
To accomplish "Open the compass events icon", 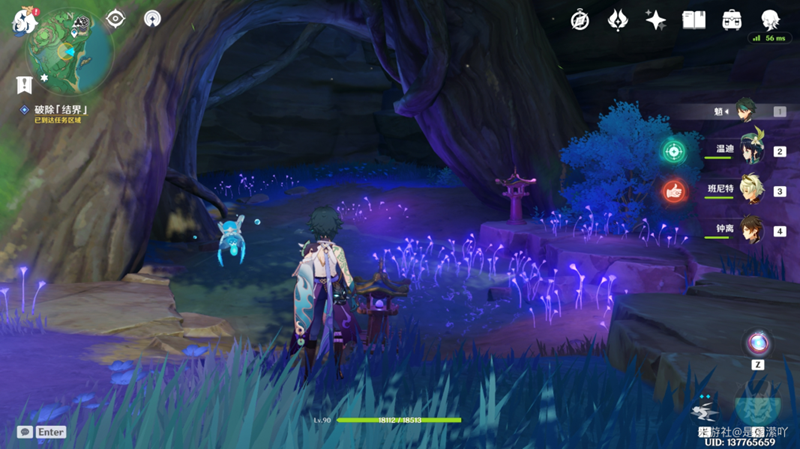I will pyautogui.click(x=580, y=19).
